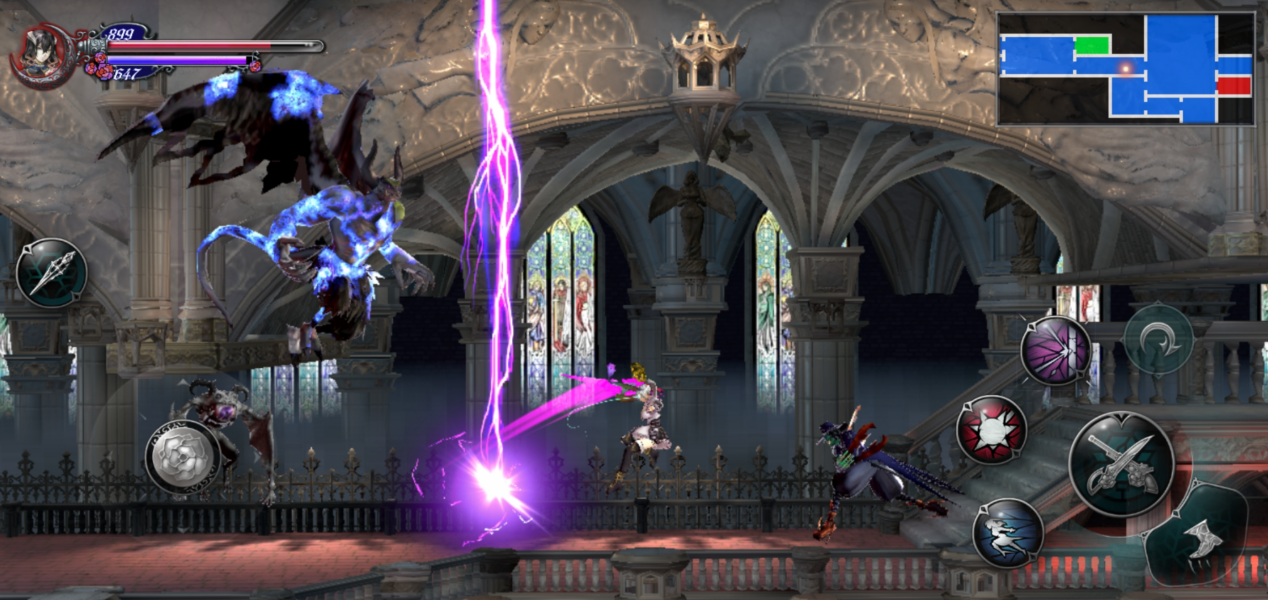
Task: Tap the faded curved-arrow button
Action: coord(1158,338)
